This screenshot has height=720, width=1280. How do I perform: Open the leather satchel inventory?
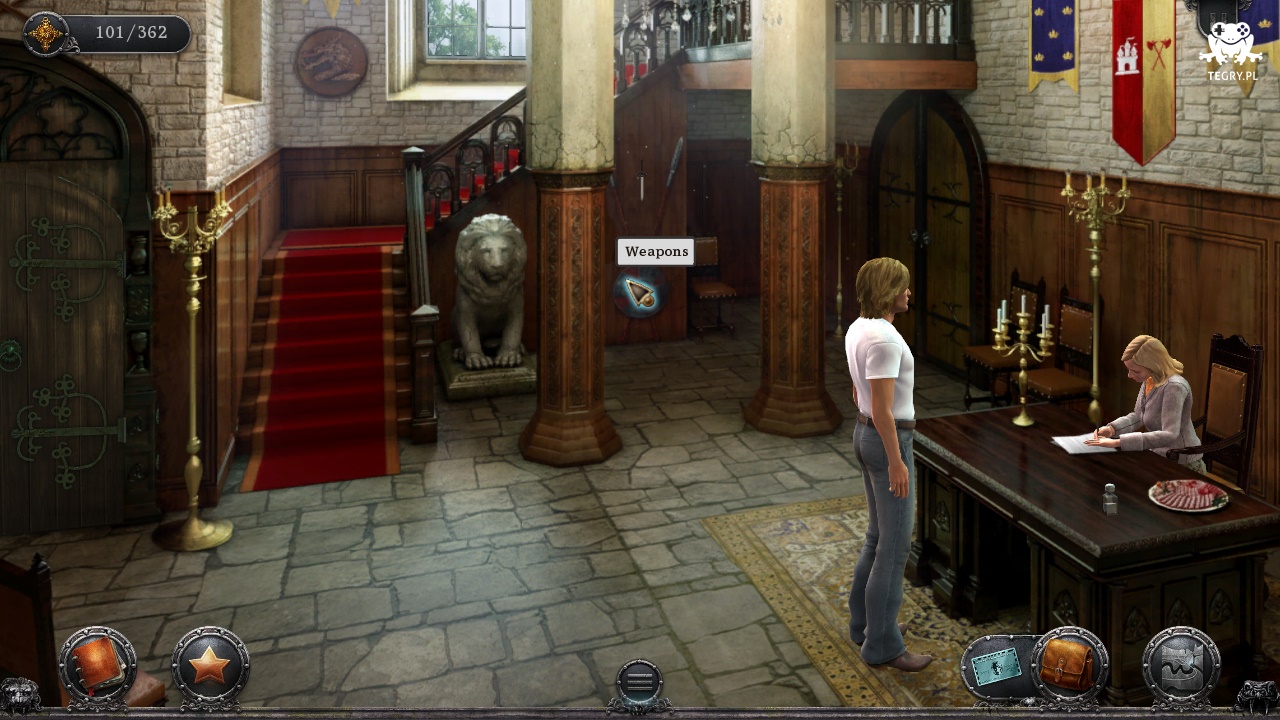(x=1069, y=664)
